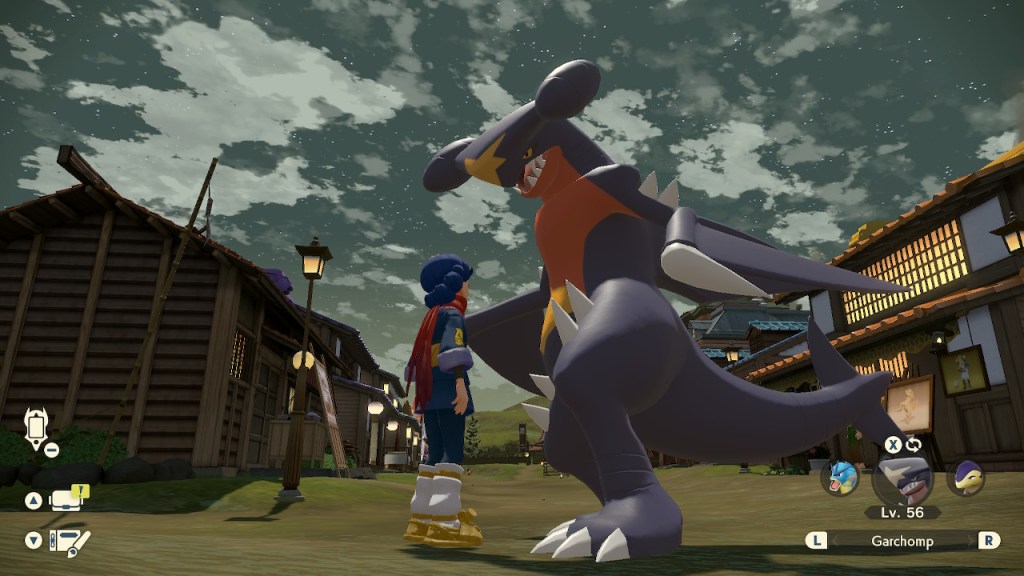Click the swap arrows icon above Garchomp
Image resolution: width=1024 pixels, height=576 pixels.
(x=913, y=444)
